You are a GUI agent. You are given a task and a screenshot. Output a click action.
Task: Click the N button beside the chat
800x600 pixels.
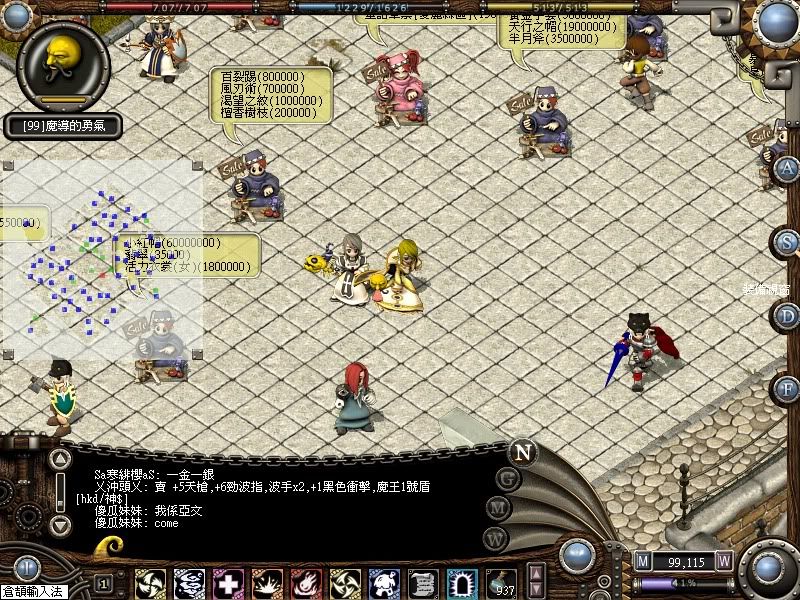click(522, 451)
